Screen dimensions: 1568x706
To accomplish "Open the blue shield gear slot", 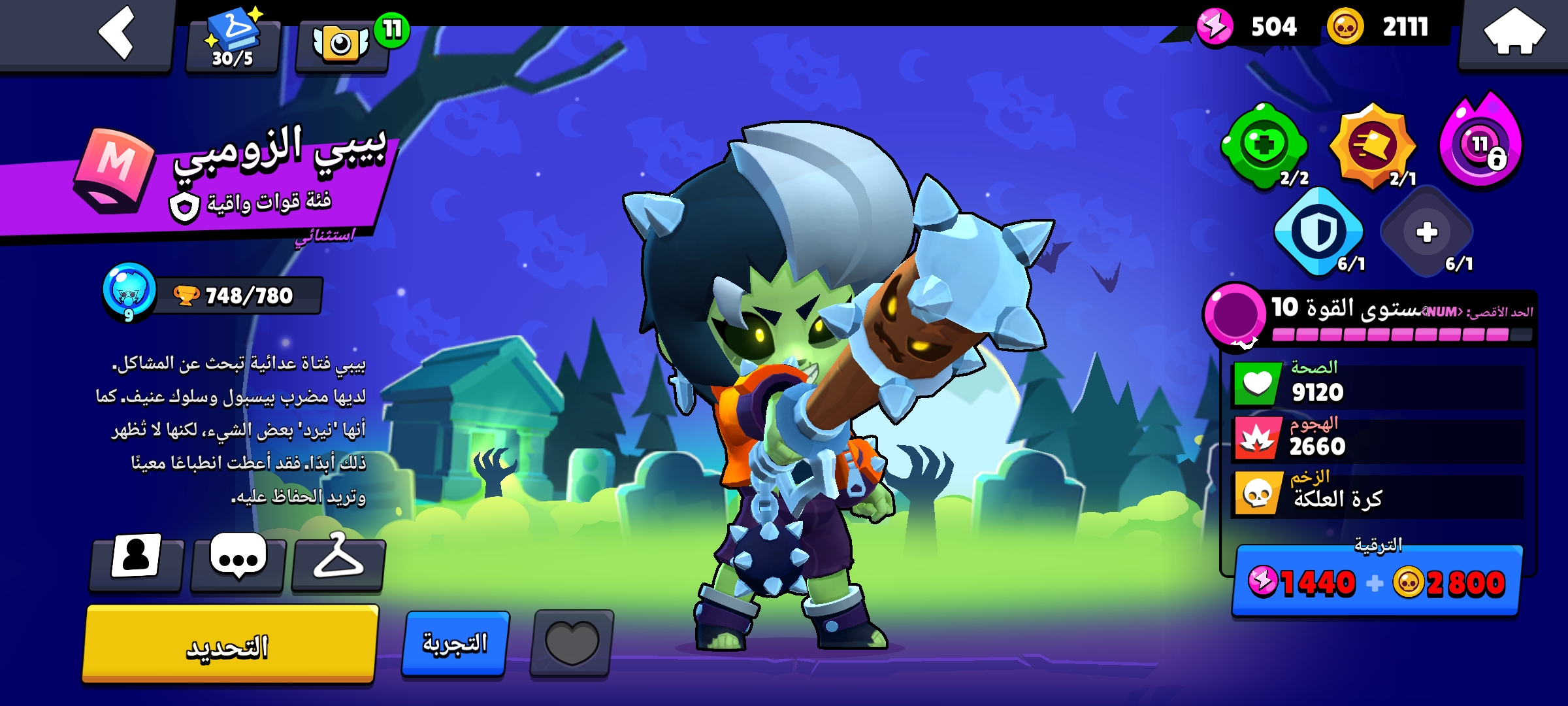I will click(1318, 232).
